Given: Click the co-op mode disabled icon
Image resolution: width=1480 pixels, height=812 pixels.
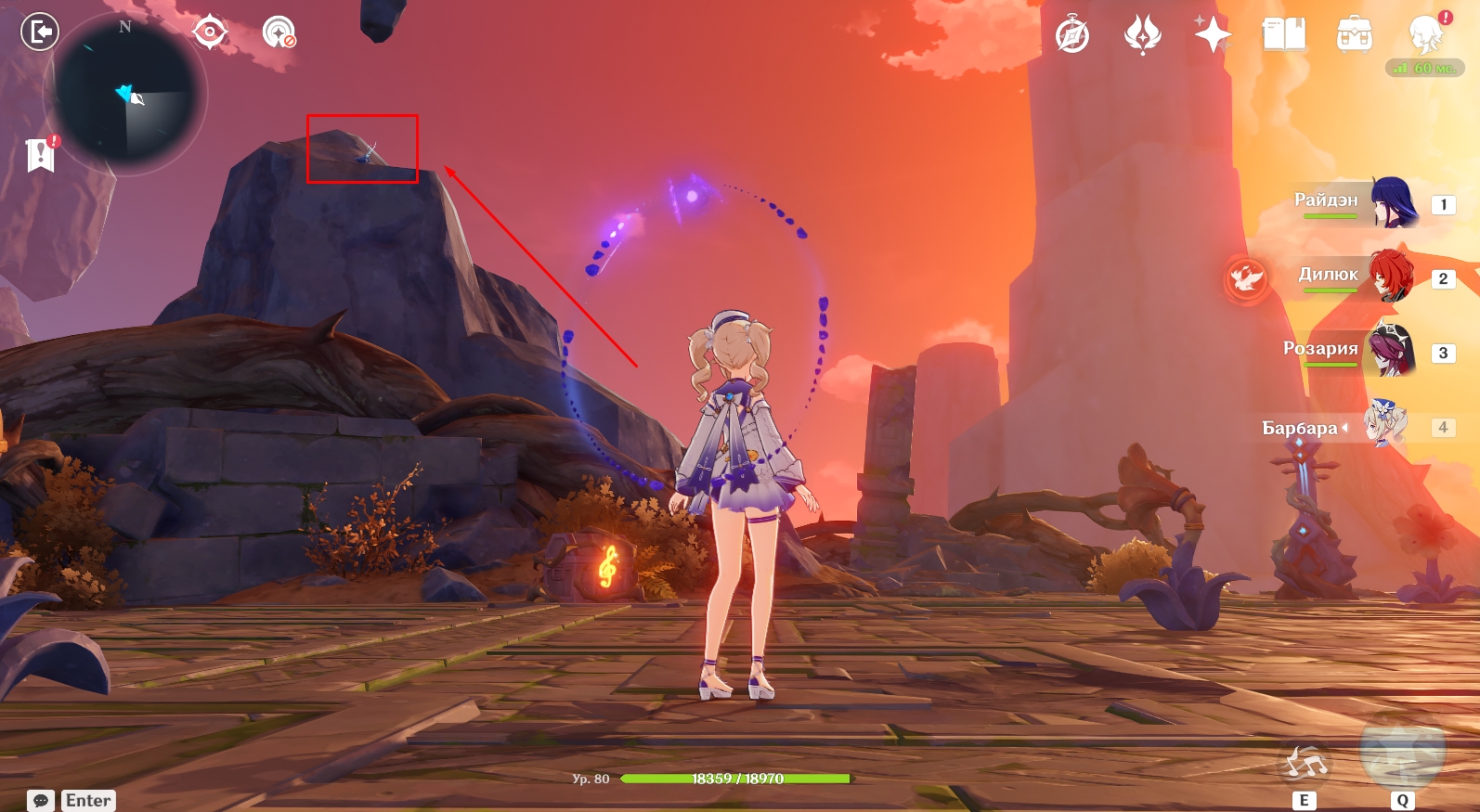Looking at the screenshot, I should [x=279, y=32].
